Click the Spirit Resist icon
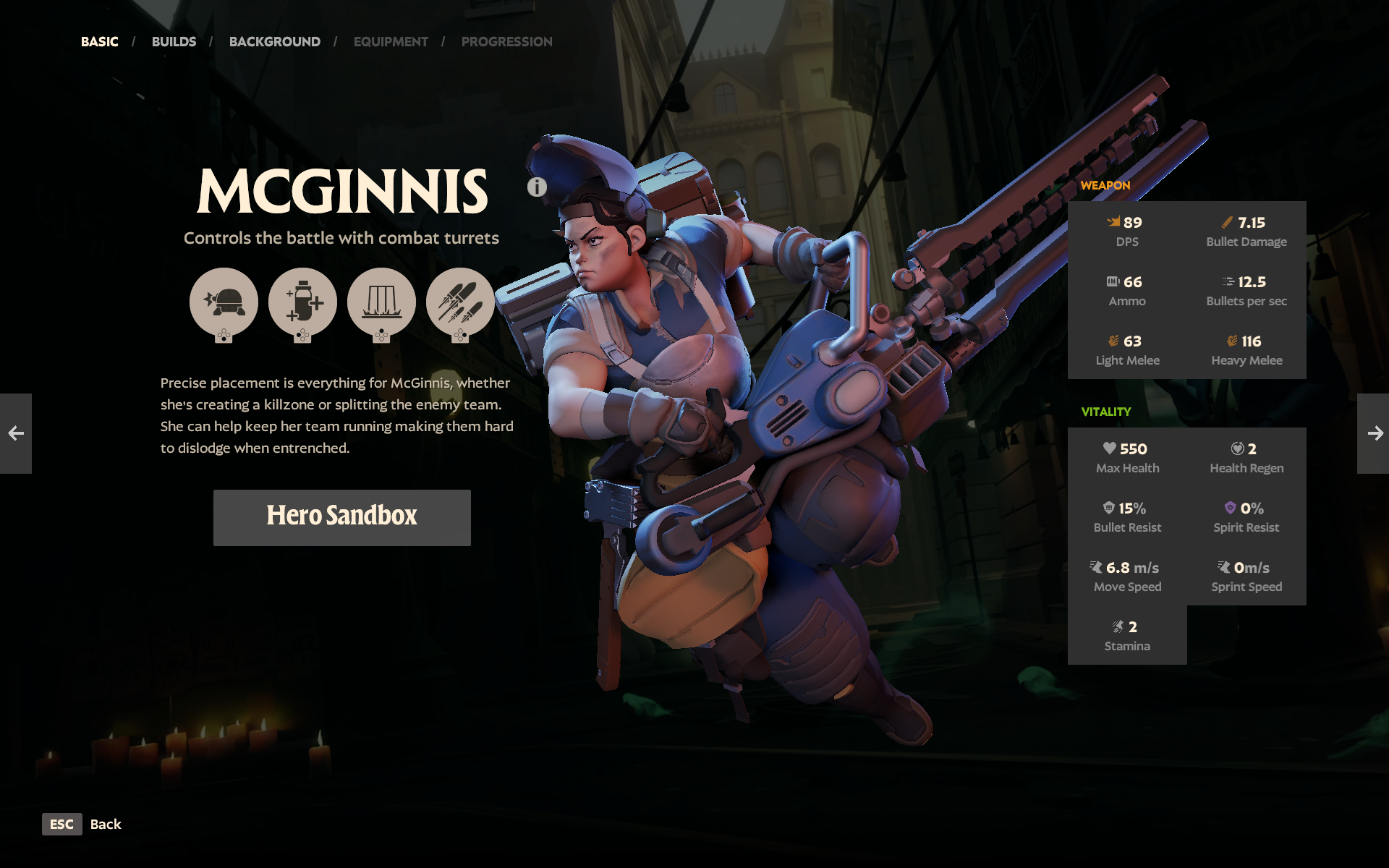Image resolution: width=1389 pixels, height=868 pixels. (1231, 509)
